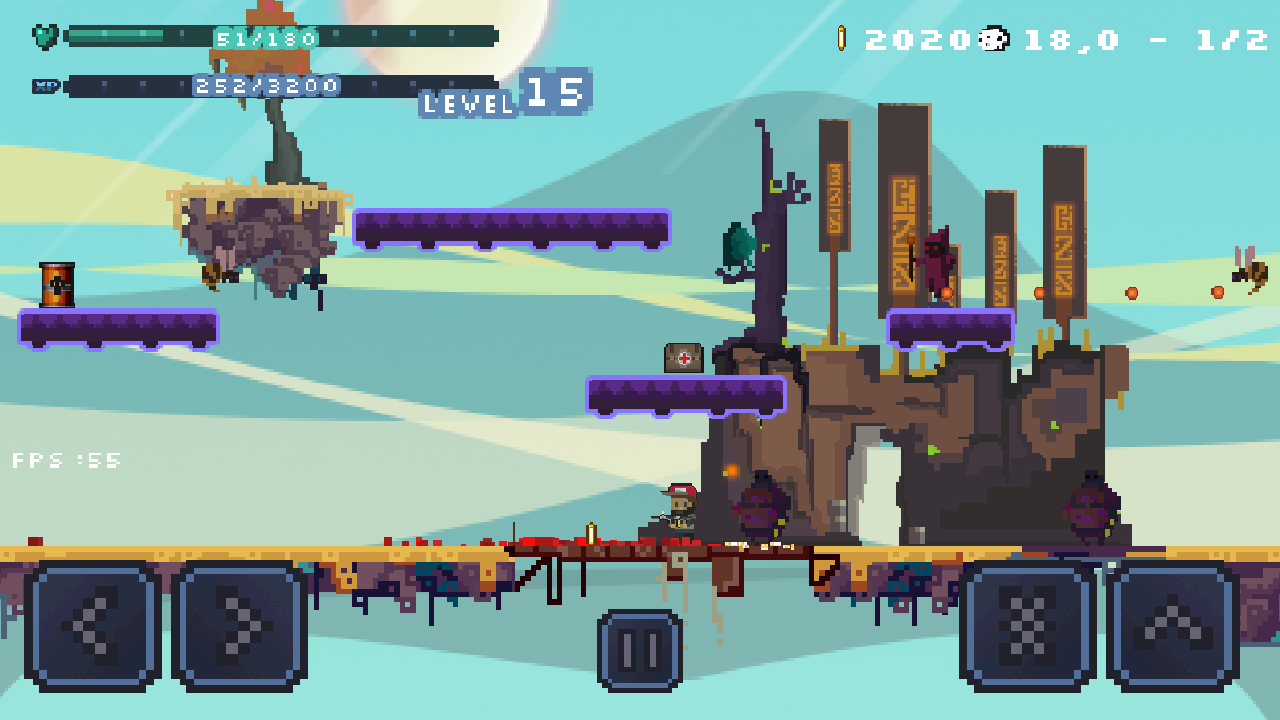Tap the move left arrow button

93,626
